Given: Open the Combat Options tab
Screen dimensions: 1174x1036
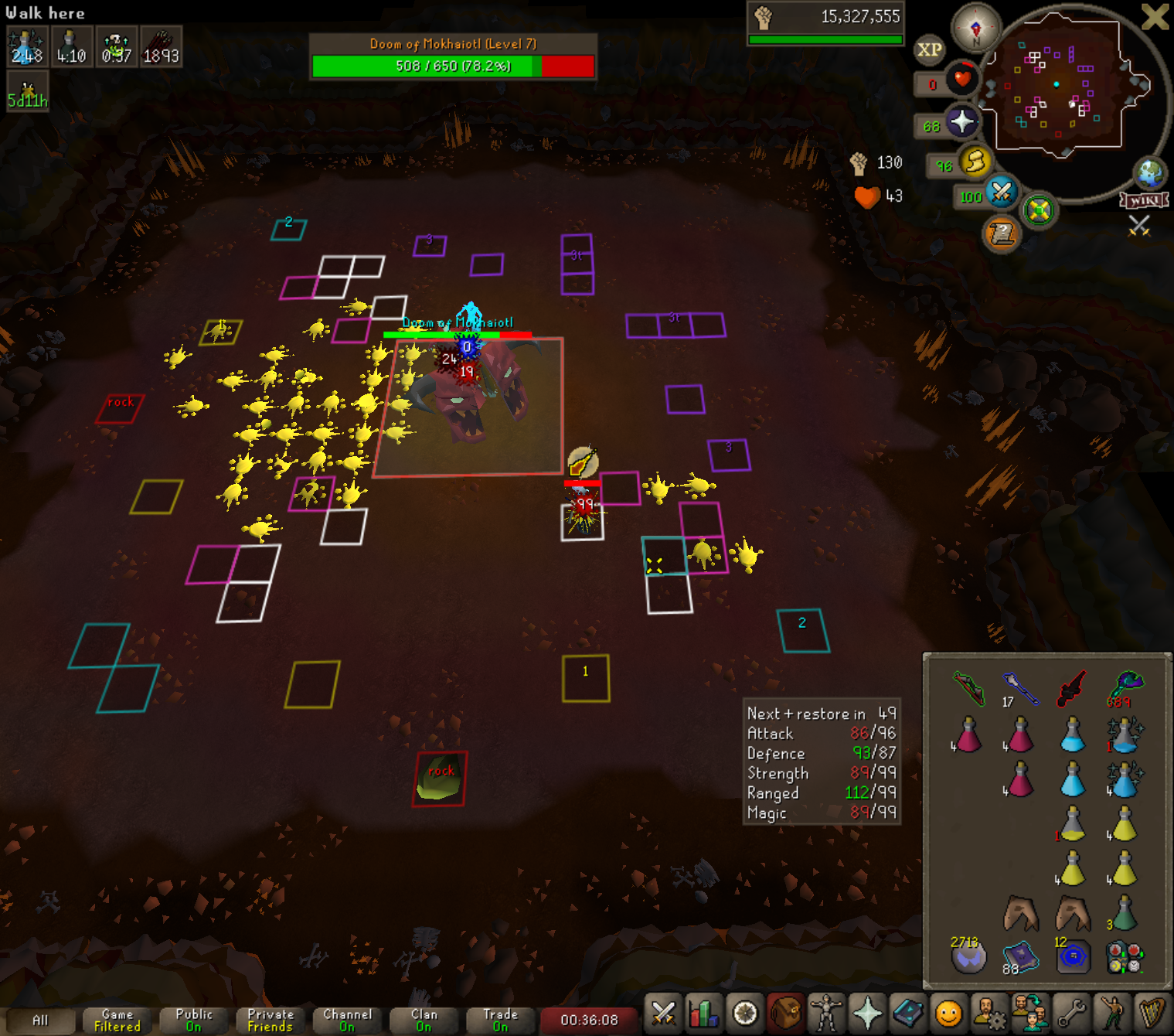Looking at the screenshot, I should tap(663, 1012).
